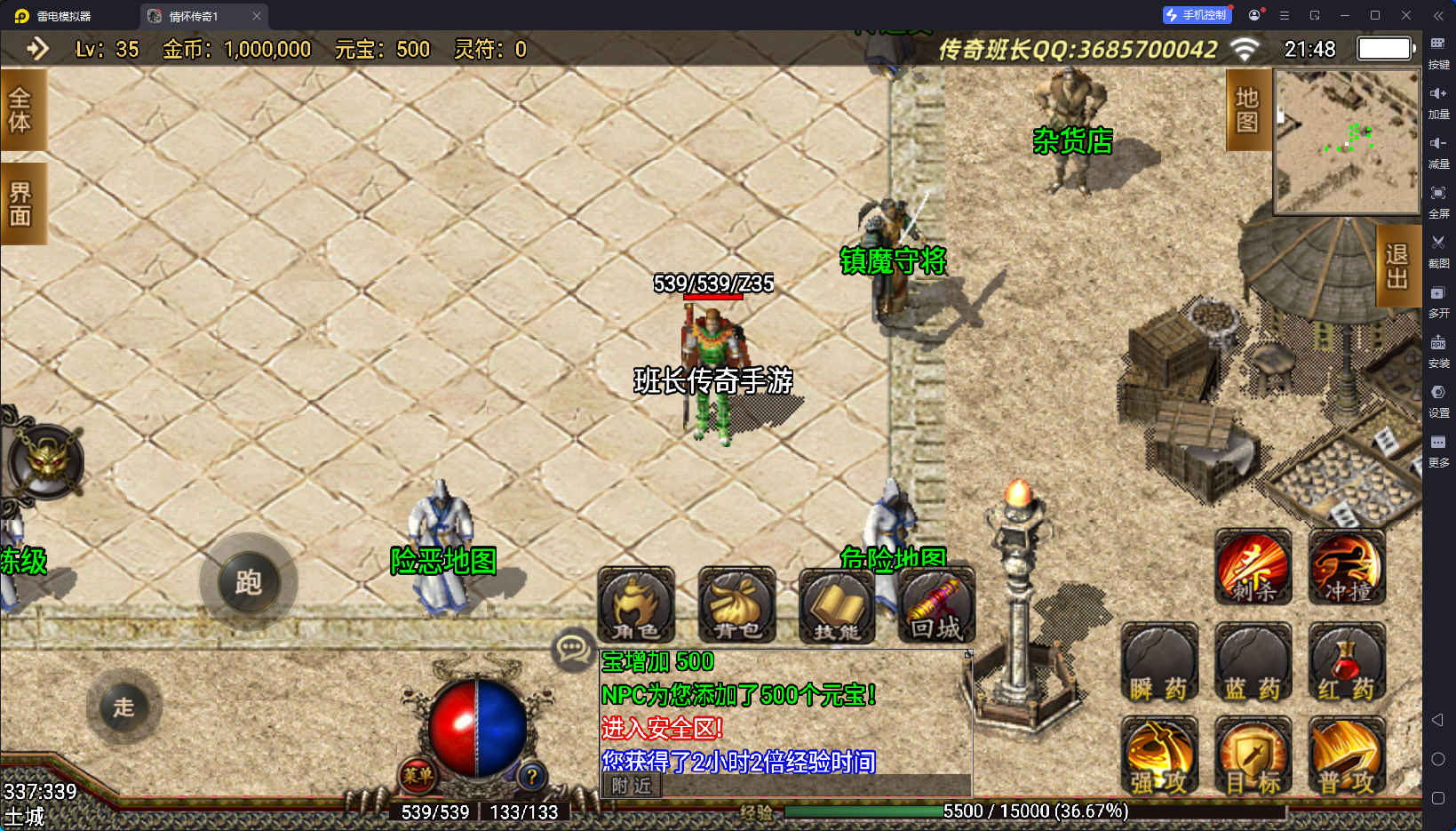Toggle the 跑 run mode button
This screenshot has width=1456, height=831.
click(249, 583)
